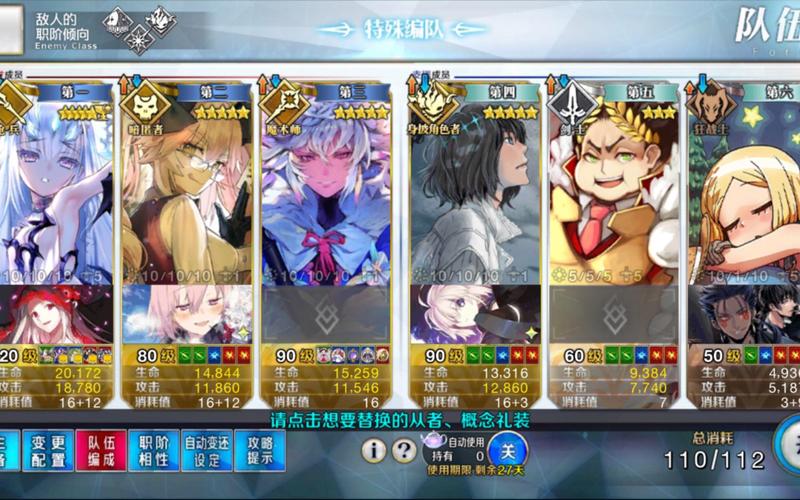Open 自动变还设定 (auto settings)
The image size is (800, 500).
point(207,451)
